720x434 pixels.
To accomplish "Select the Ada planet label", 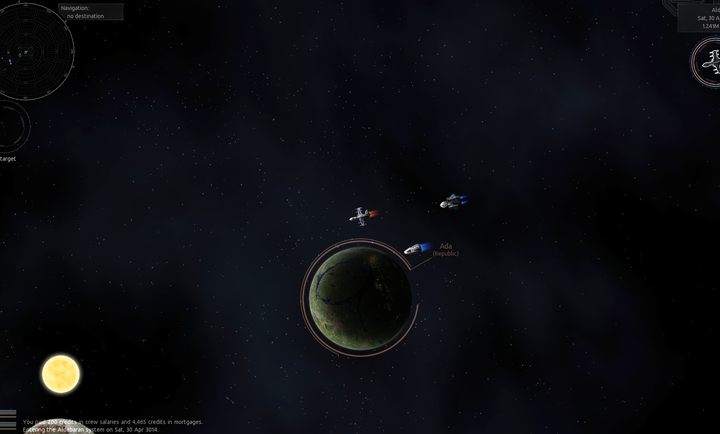I will click(x=446, y=249).
